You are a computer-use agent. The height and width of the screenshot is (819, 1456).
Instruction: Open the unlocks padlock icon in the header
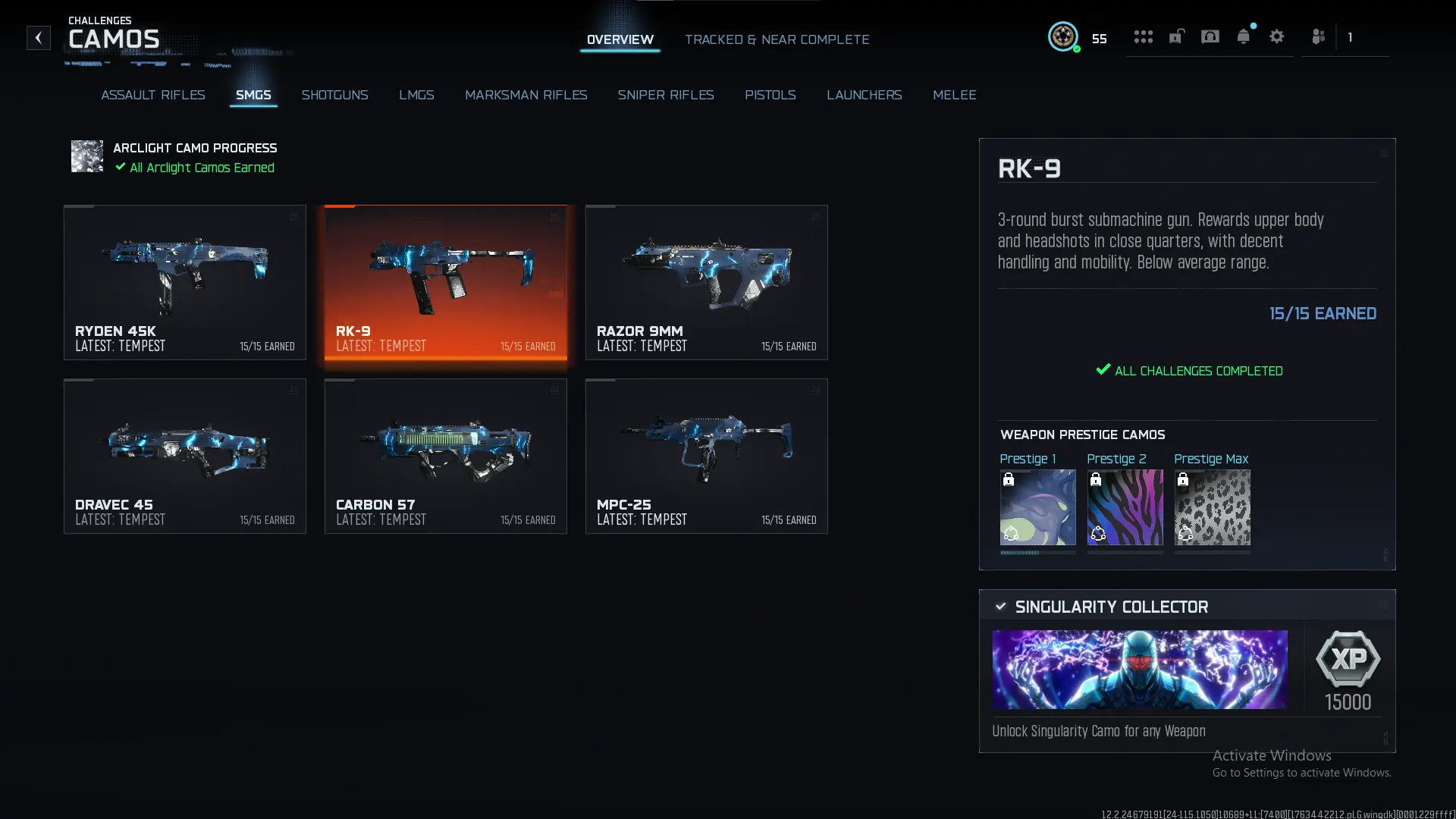[1176, 36]
